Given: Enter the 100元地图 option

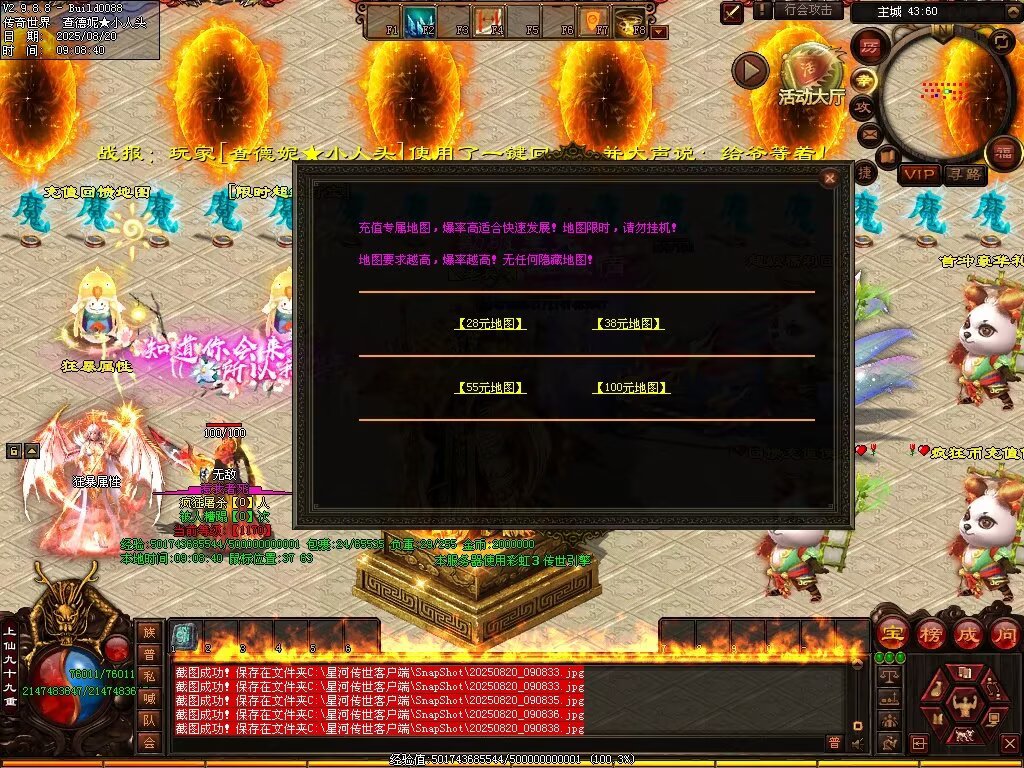Looking at the screenshot, I should point(631,388).
